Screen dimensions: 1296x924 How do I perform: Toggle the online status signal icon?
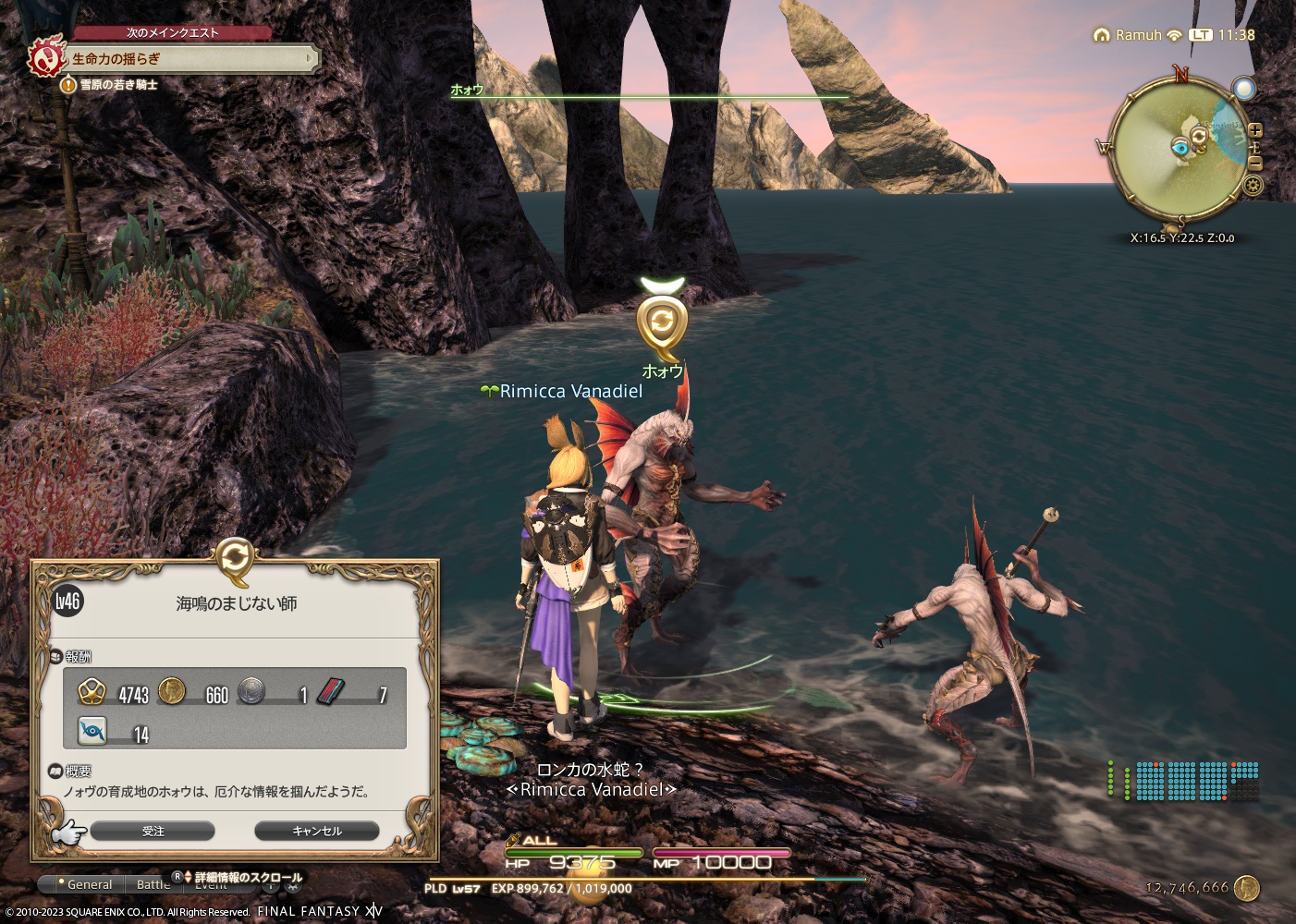(1174, 34)
